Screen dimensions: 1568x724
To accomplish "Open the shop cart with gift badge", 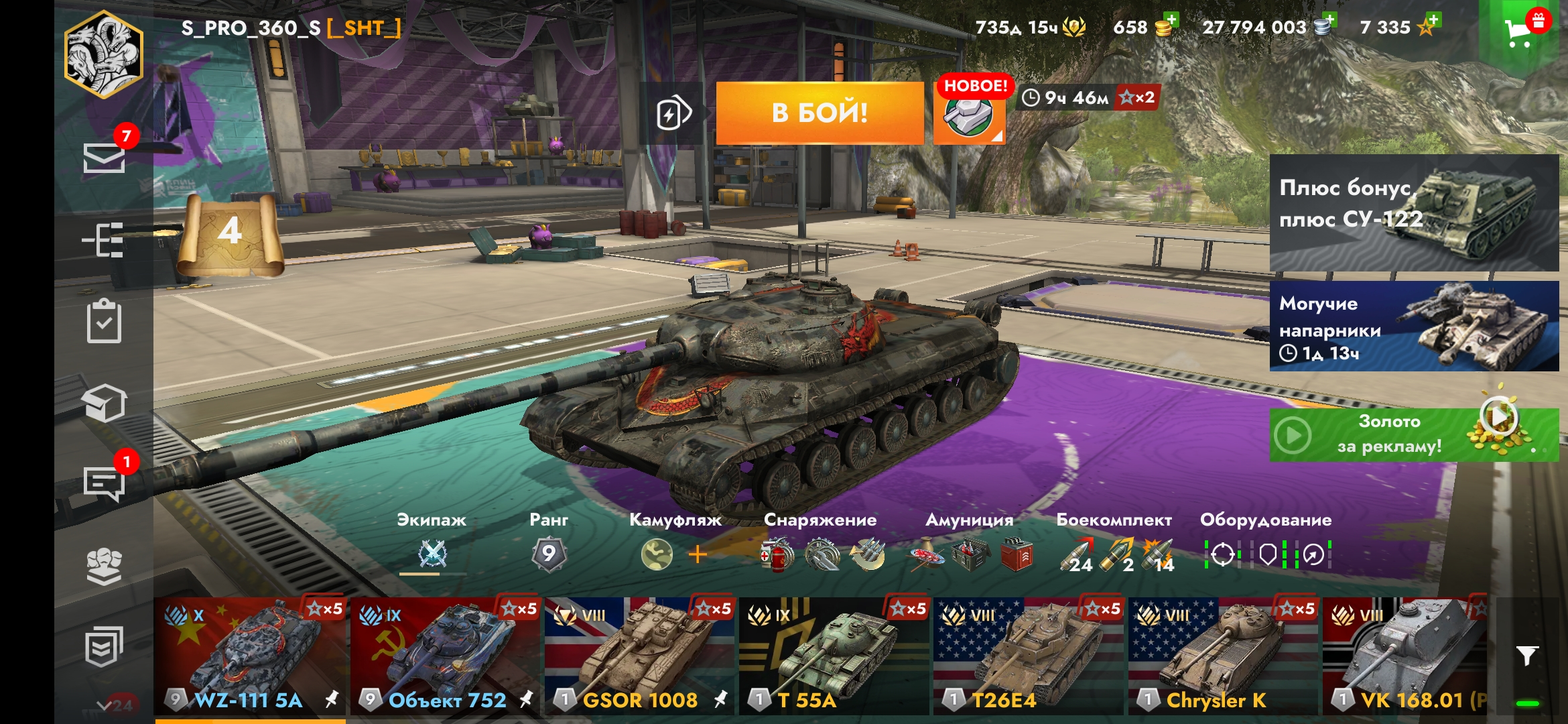I will (1520, 30).
